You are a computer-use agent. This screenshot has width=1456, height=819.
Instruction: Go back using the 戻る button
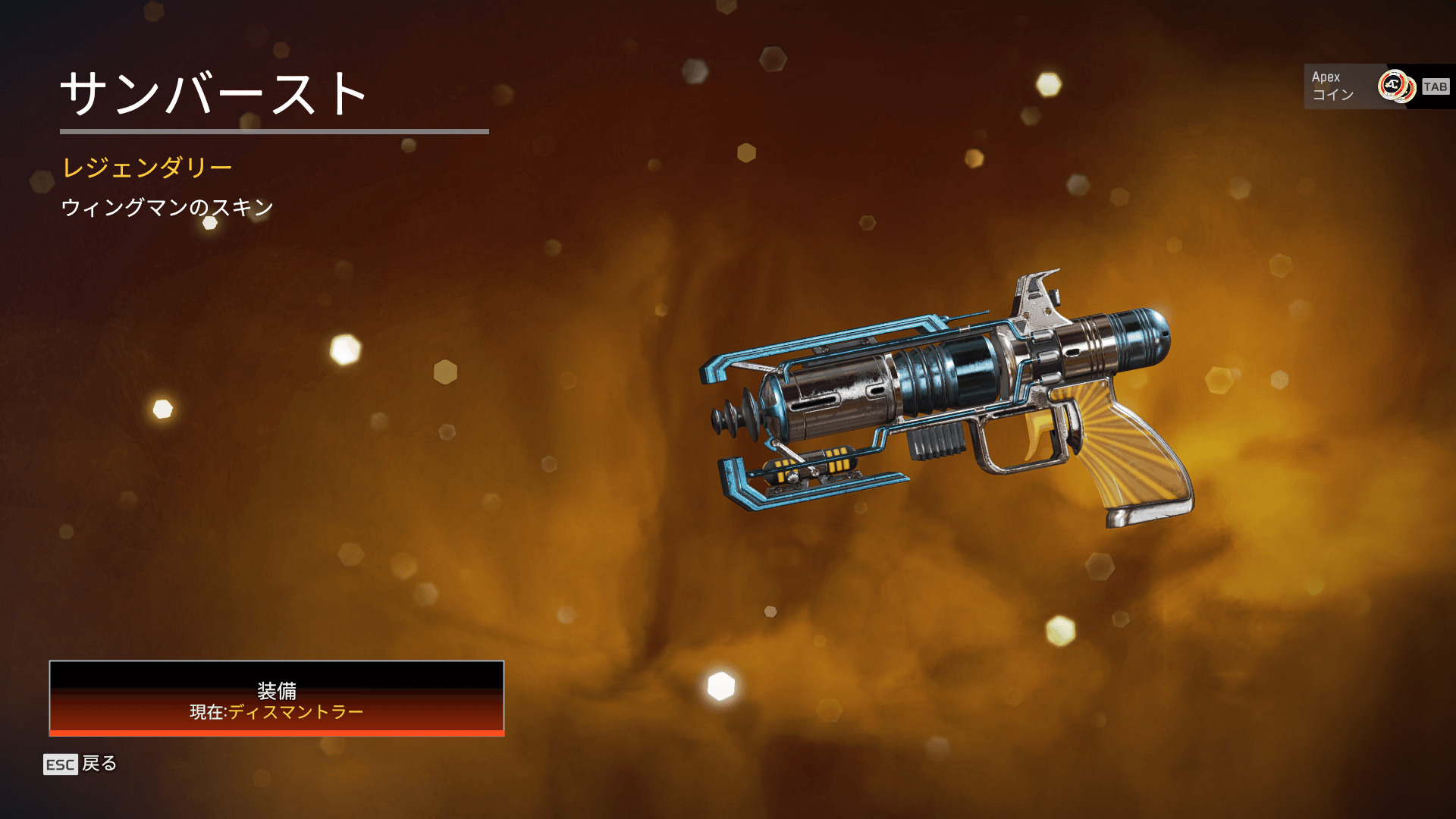click(x=81, y=764)
